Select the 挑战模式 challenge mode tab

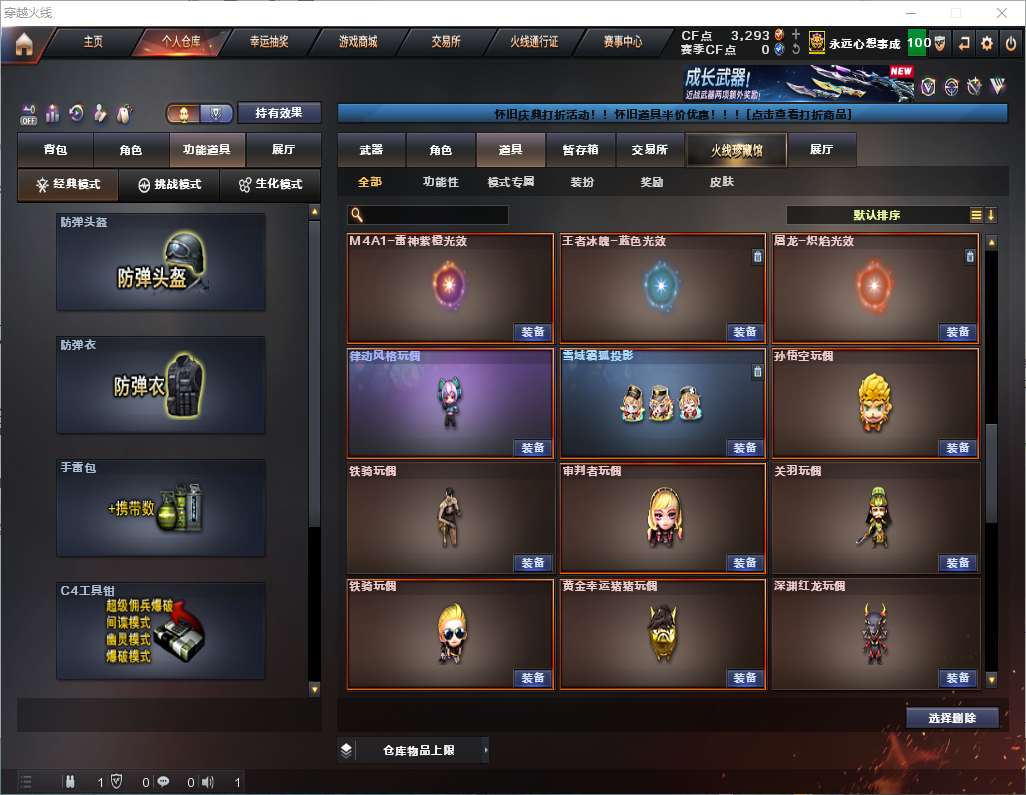click(x=169, y=185)
